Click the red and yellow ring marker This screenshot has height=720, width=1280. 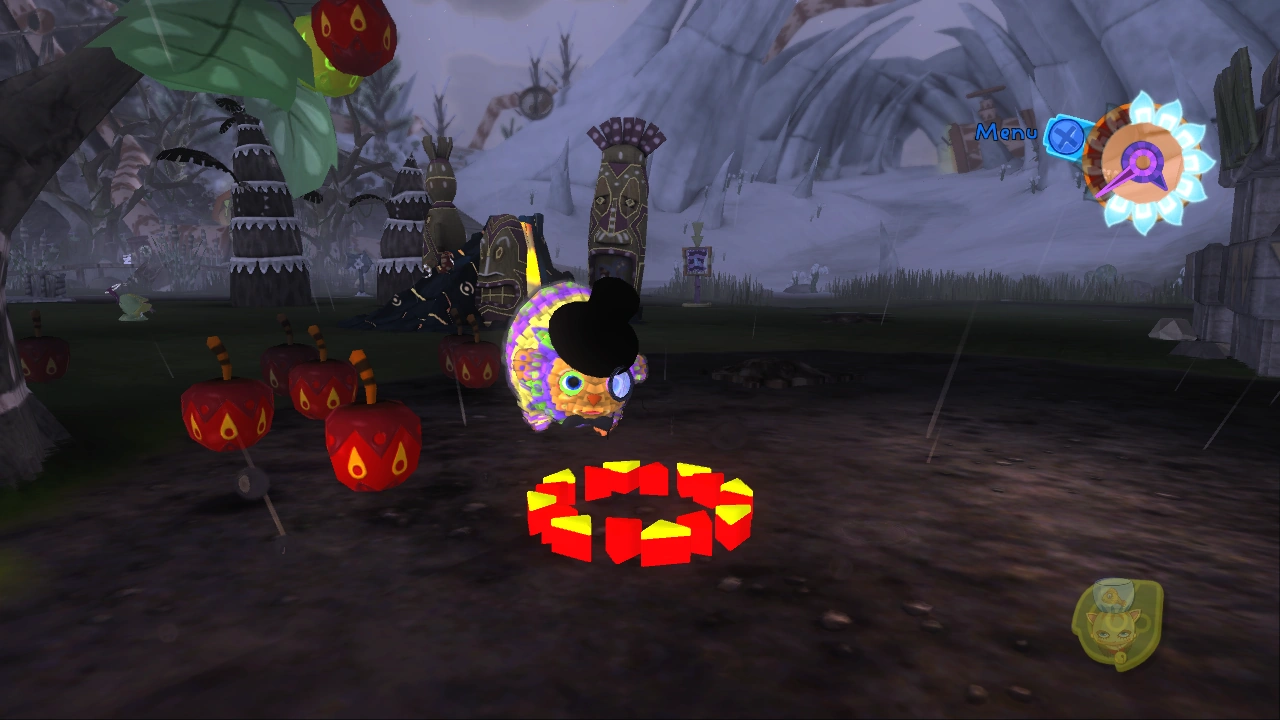click(640, 510)
